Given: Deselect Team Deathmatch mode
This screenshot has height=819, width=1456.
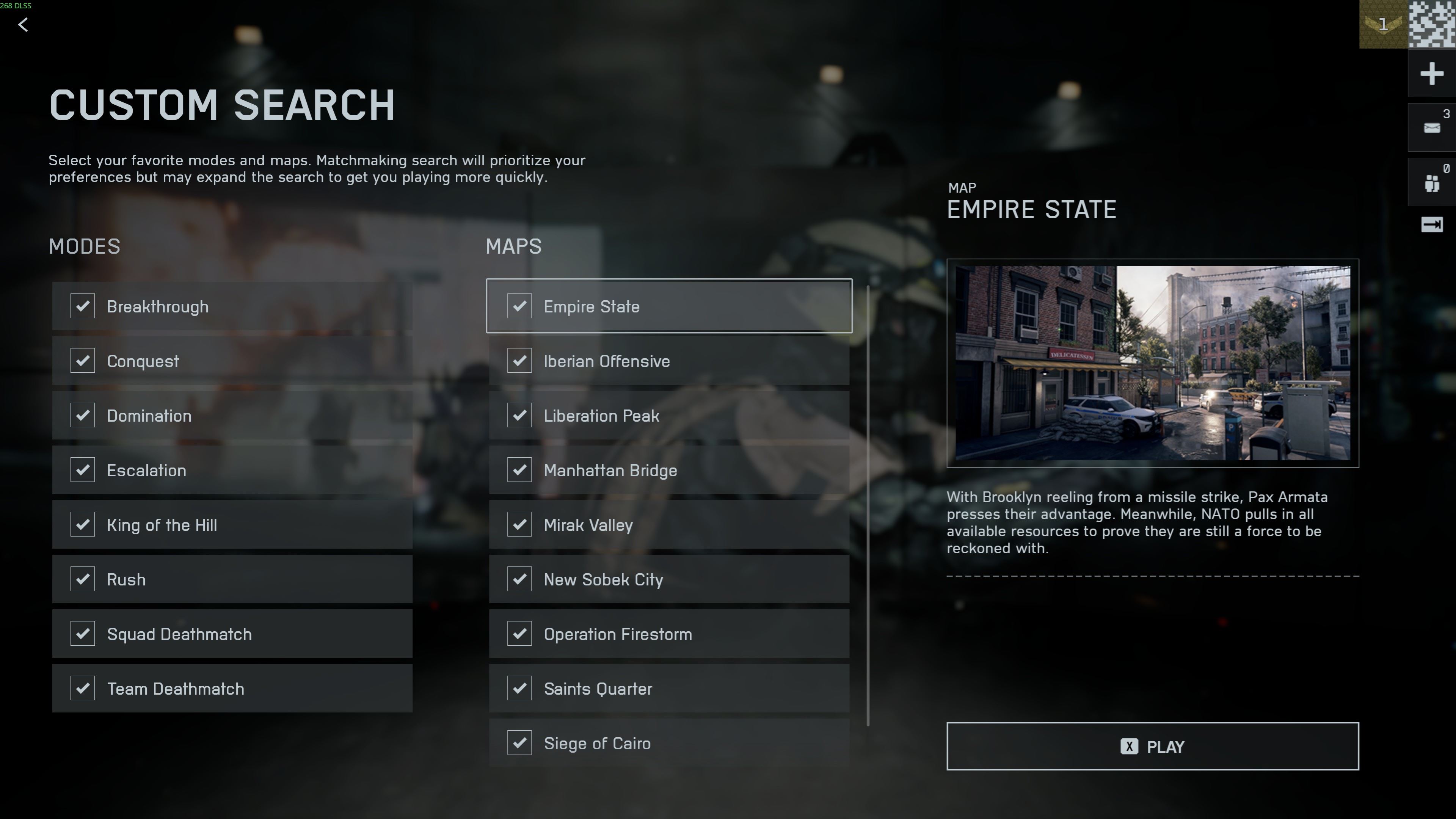Looking at the screenshot, I should 83,689.
